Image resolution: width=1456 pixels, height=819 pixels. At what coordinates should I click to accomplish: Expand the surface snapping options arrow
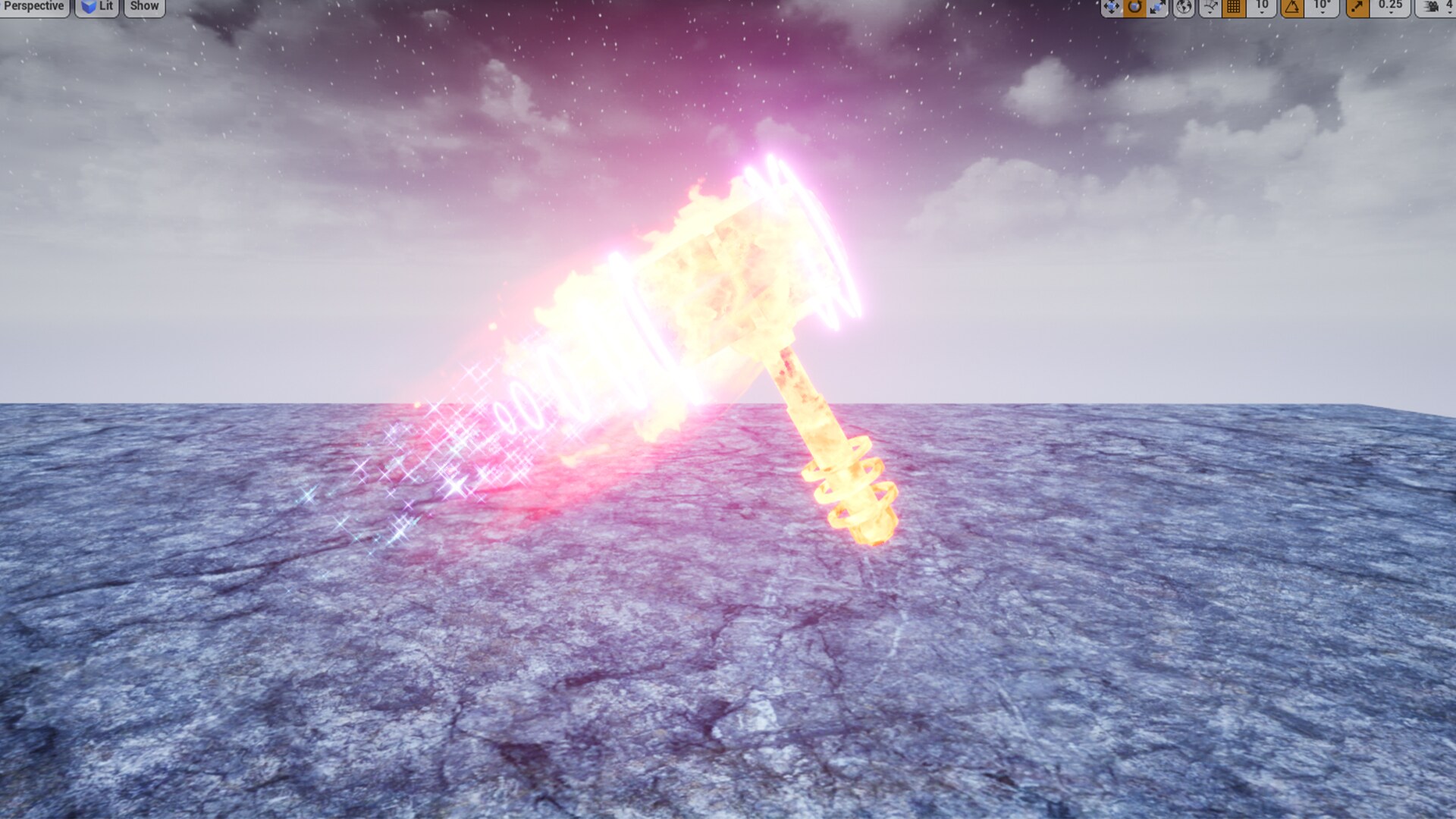[1210, 12]
